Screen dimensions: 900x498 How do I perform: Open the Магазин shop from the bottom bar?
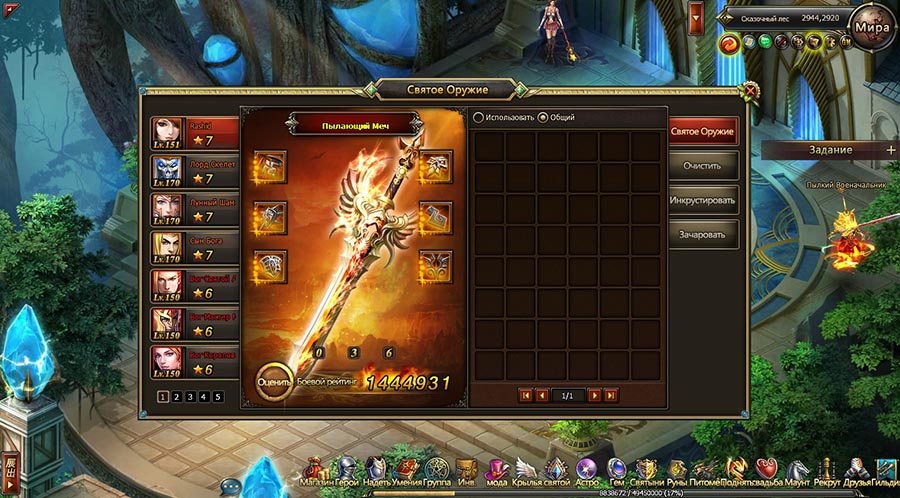[316, 468]
